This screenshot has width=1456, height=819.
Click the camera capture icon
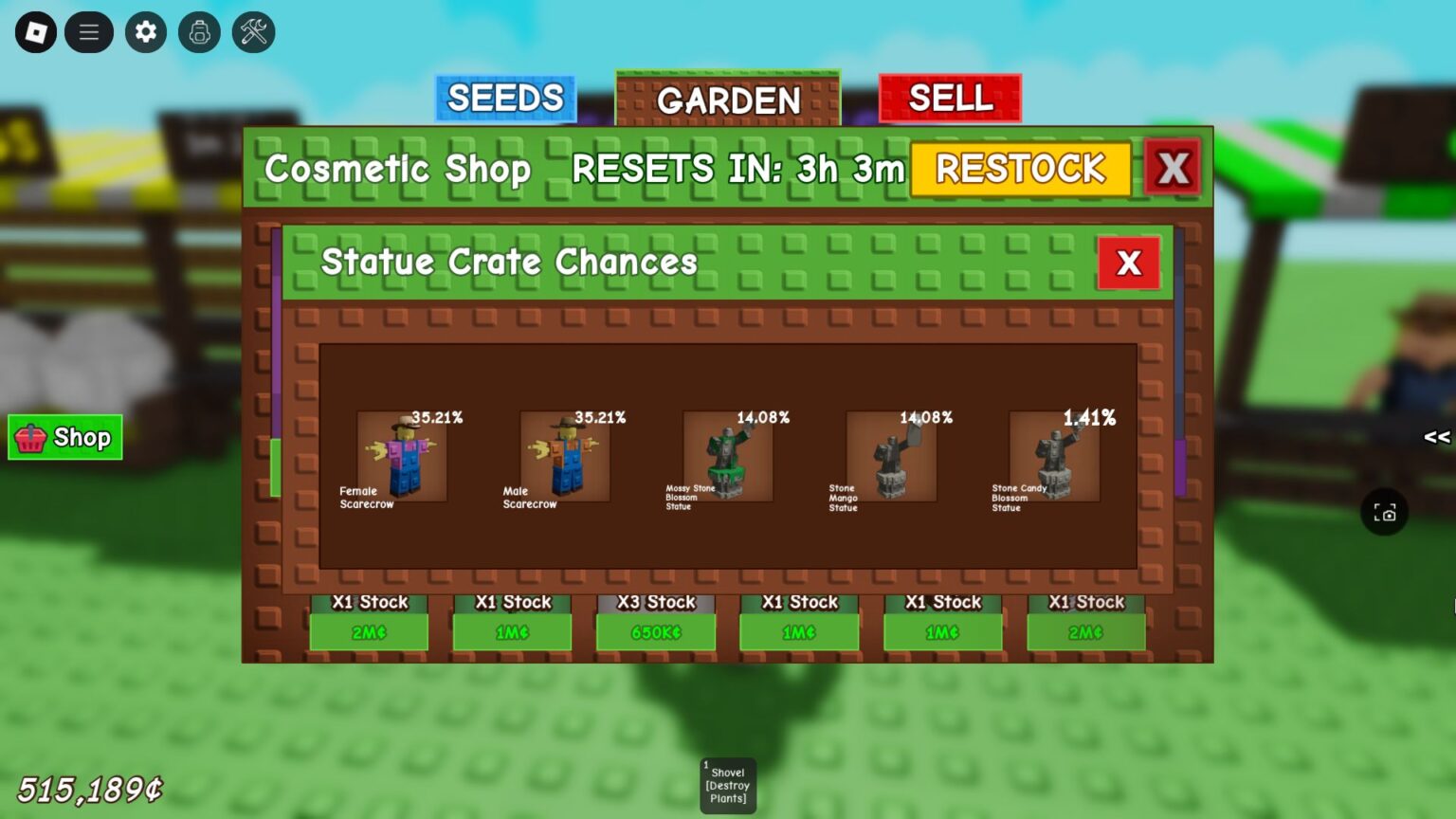point(1386,513)
